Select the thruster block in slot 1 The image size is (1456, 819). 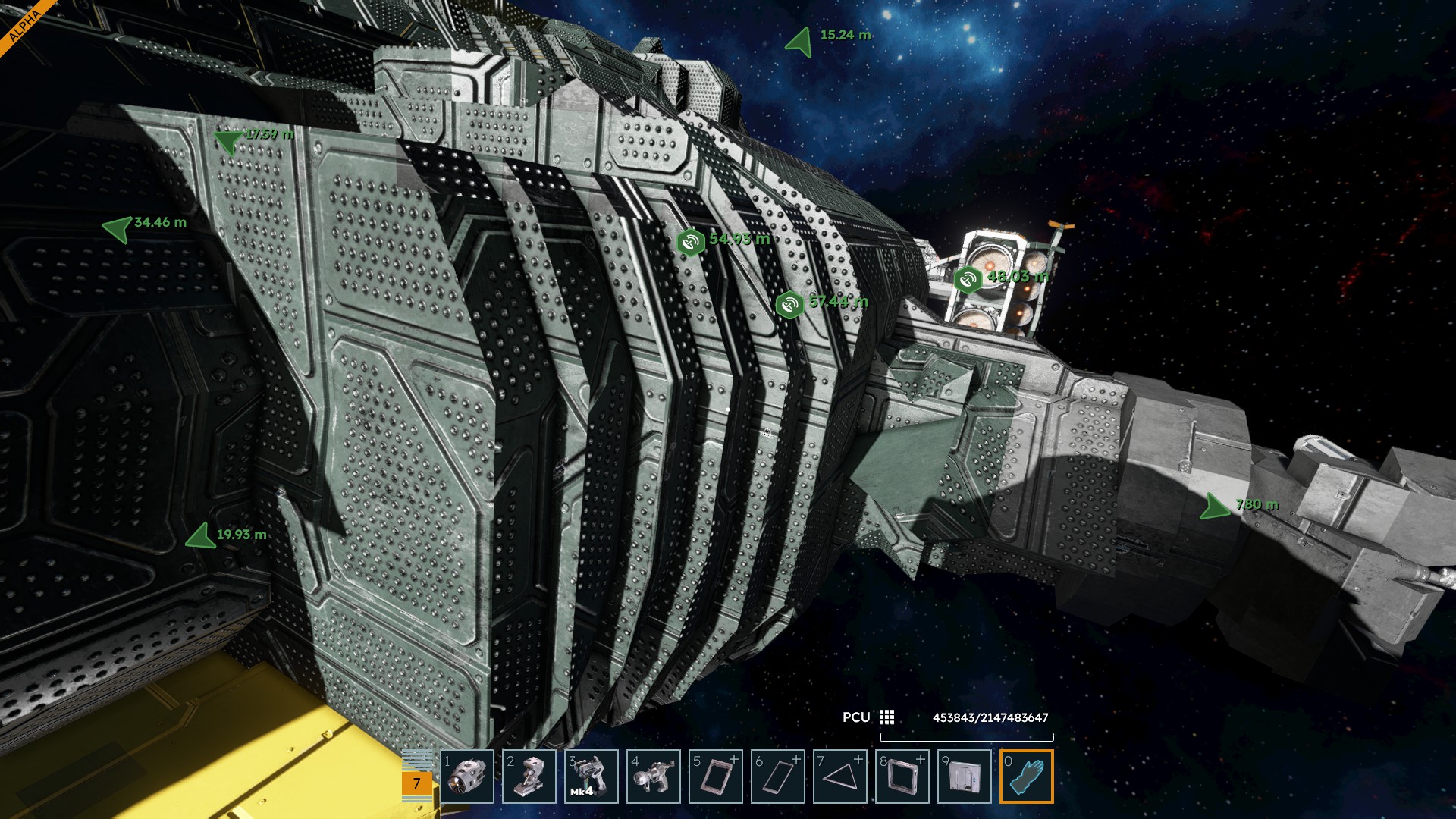[467, 777]
